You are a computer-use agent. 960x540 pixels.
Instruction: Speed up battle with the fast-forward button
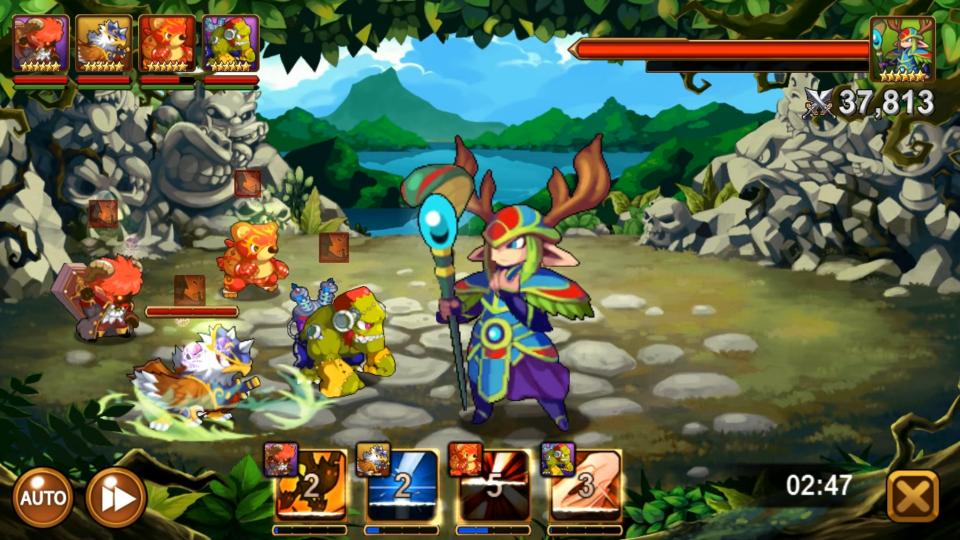(x=116, y=497)
